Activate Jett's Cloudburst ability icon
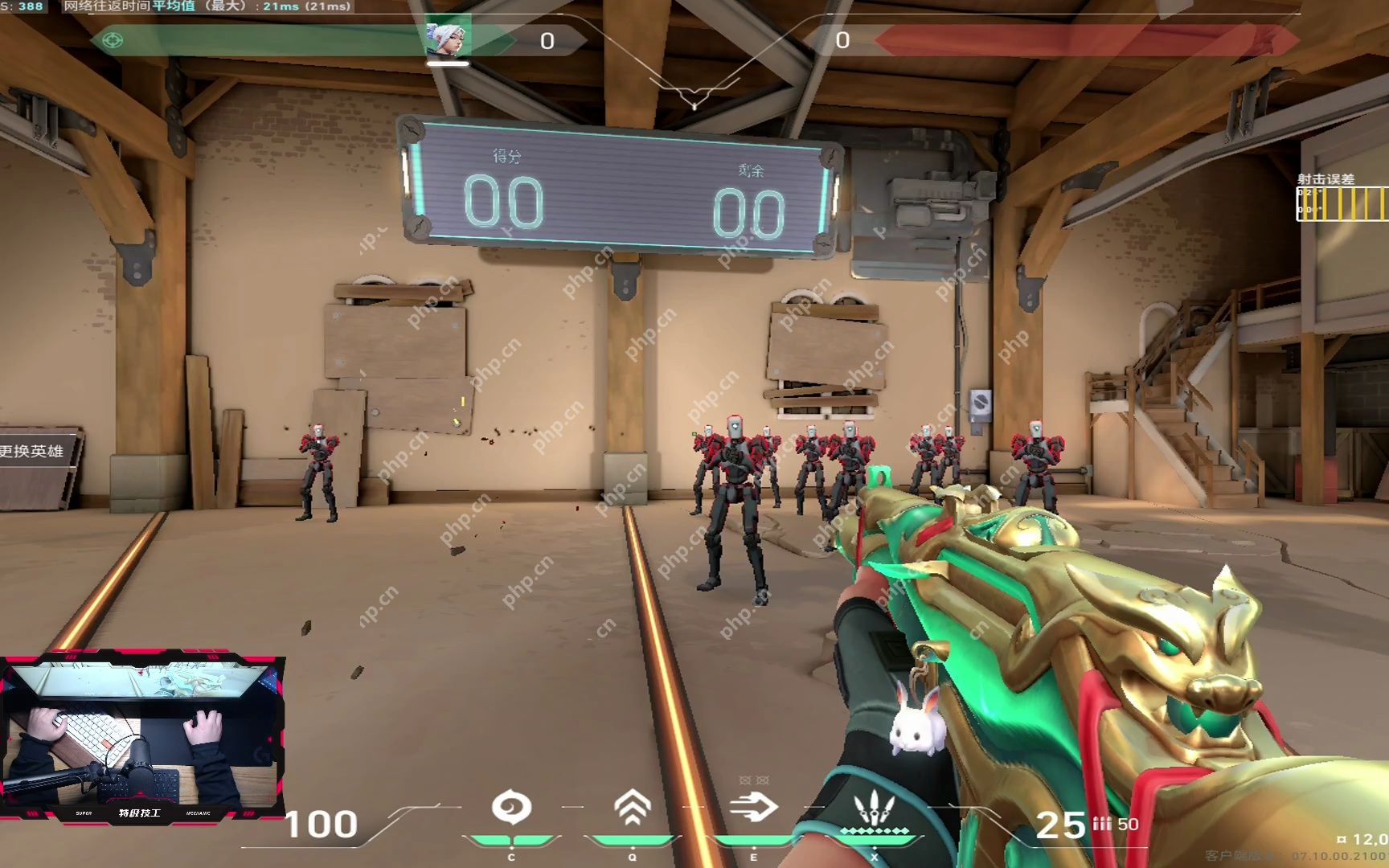The width and height of the screenshot is (1389, 868). (x=511, y=808)
